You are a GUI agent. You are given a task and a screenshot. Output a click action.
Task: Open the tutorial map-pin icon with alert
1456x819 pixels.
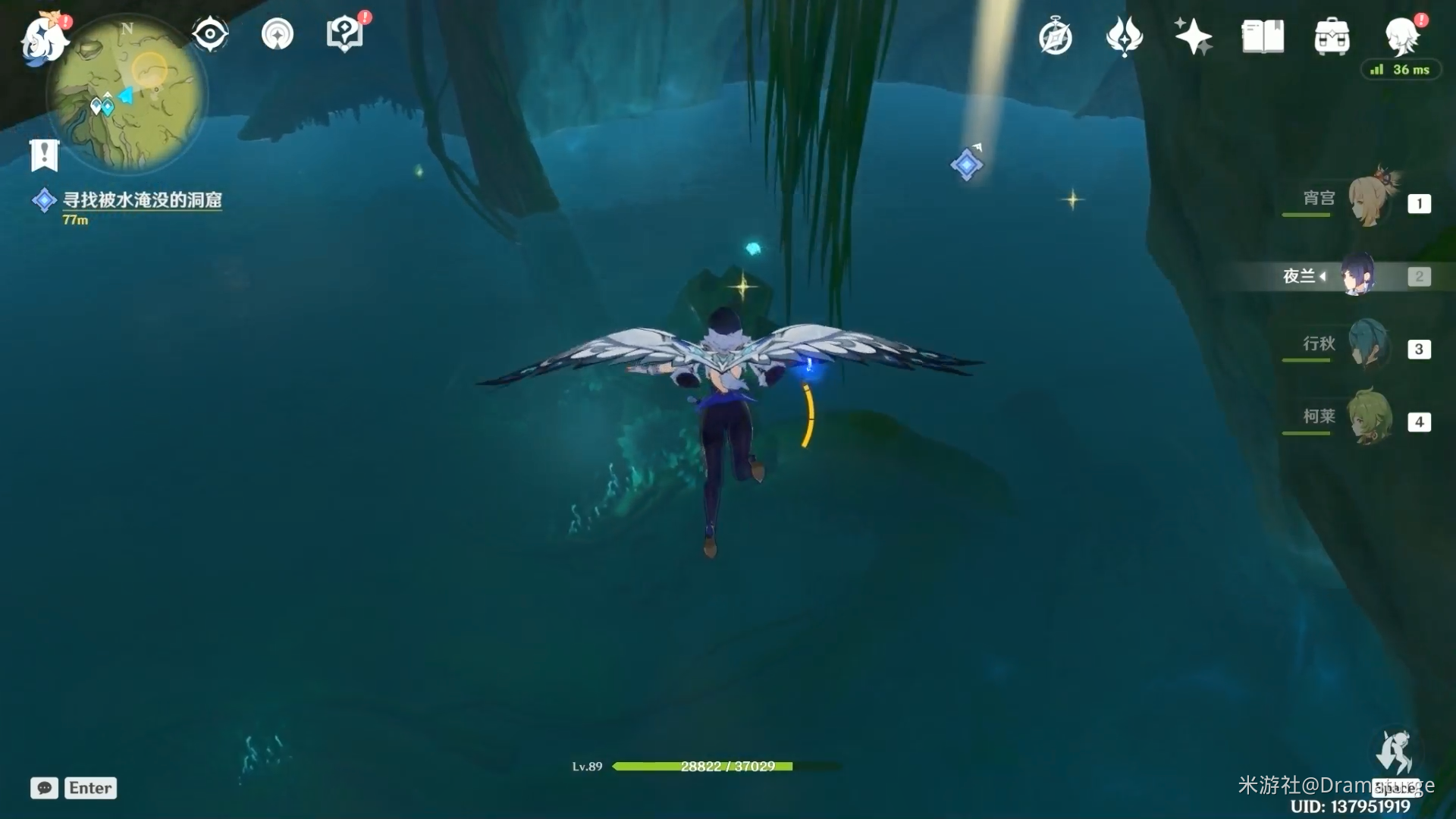pos(345,34)
